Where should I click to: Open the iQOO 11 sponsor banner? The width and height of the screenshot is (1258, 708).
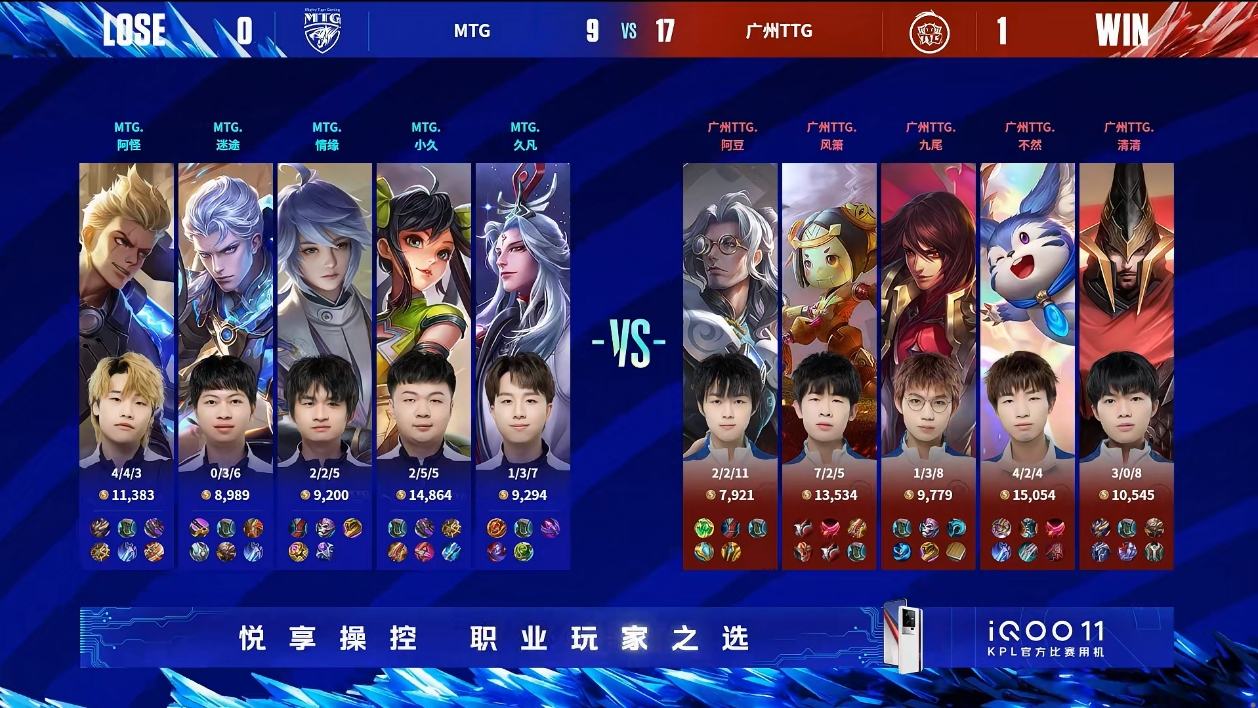(x=626, y=637)
